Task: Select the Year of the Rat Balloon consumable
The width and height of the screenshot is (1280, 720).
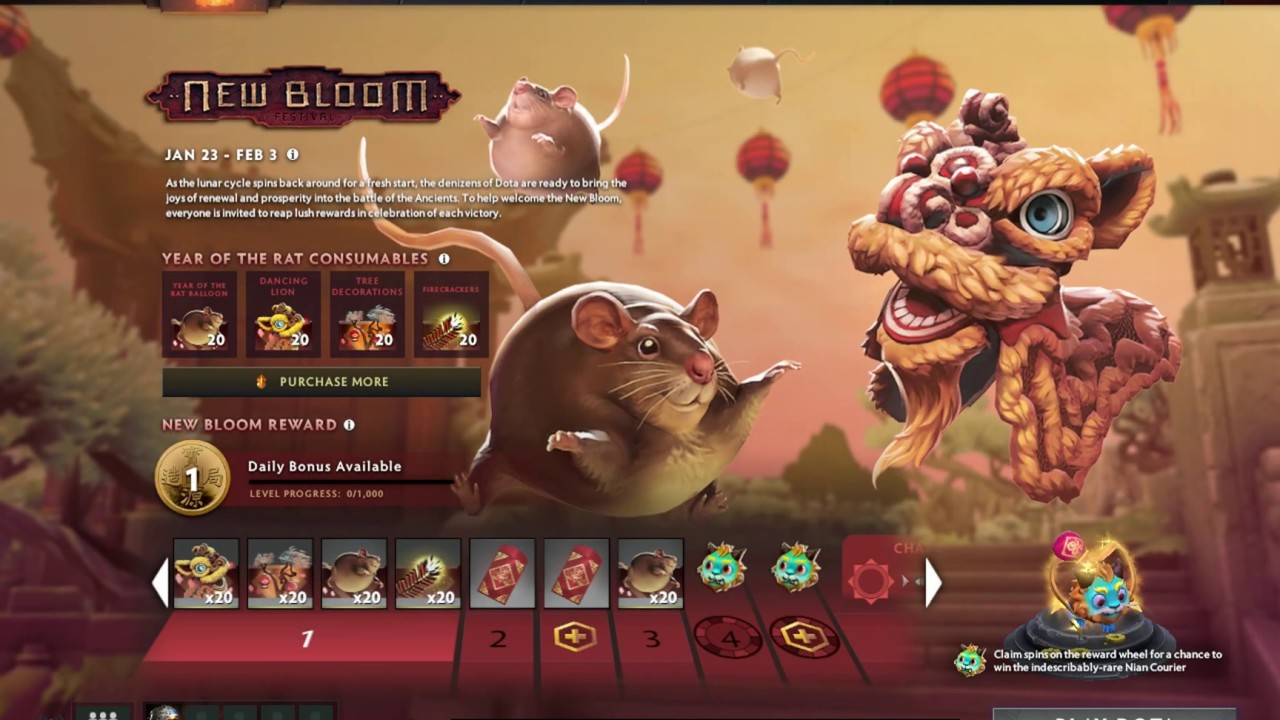Action: pyautogui.click(x=200, y=314)
